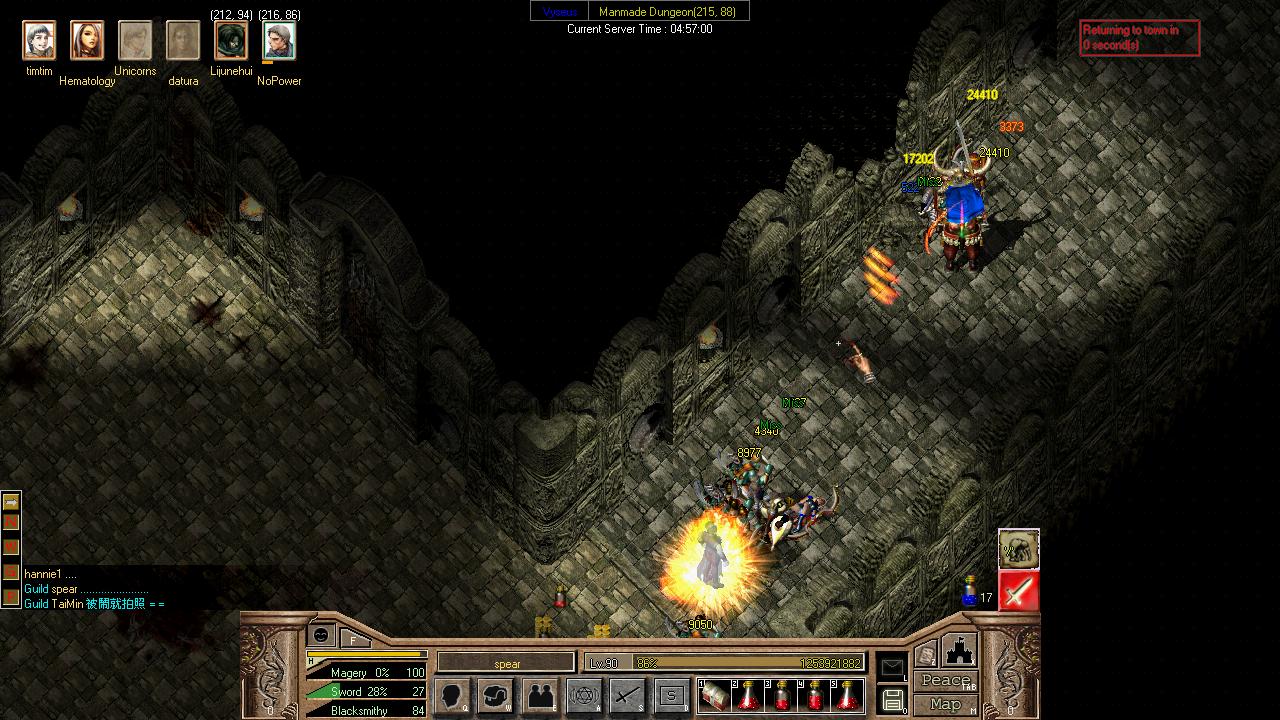Select the datura party portrait
This screenshot has height=720, width=1280.
(x=183, y=41)
